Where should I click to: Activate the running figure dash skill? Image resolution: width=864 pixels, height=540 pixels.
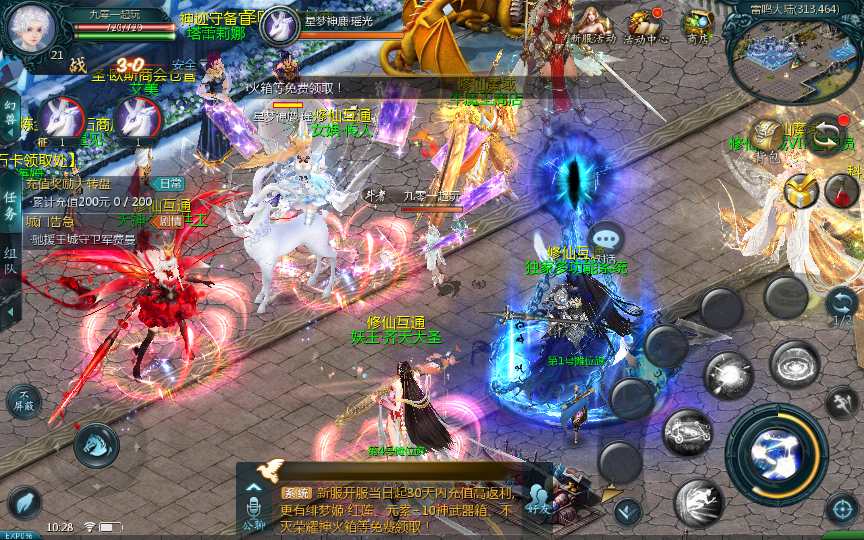point(698,502)
